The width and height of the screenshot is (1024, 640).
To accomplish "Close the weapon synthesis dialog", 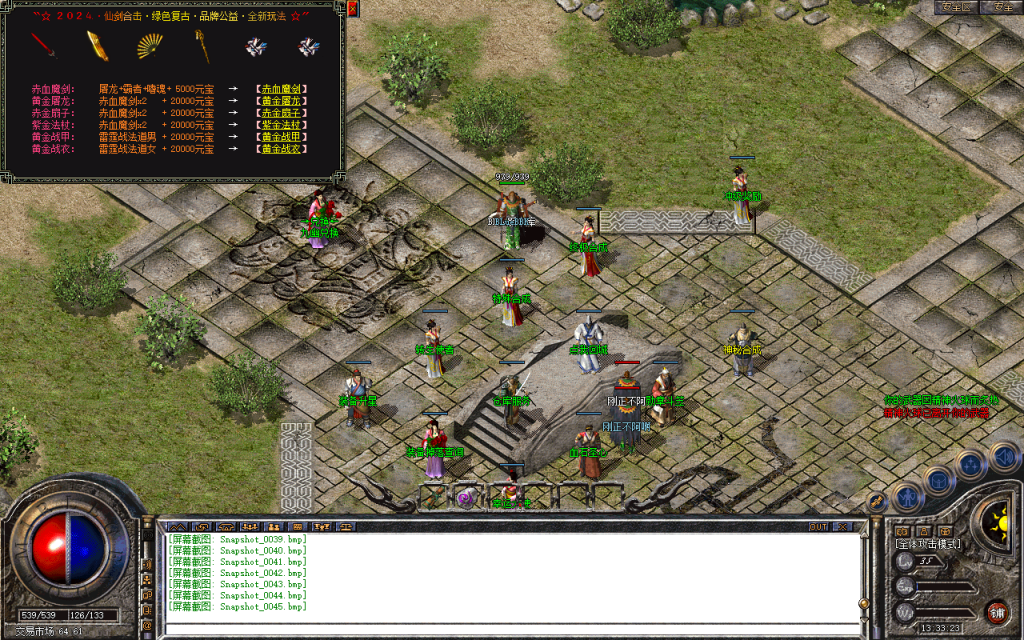I will point(353,9).
